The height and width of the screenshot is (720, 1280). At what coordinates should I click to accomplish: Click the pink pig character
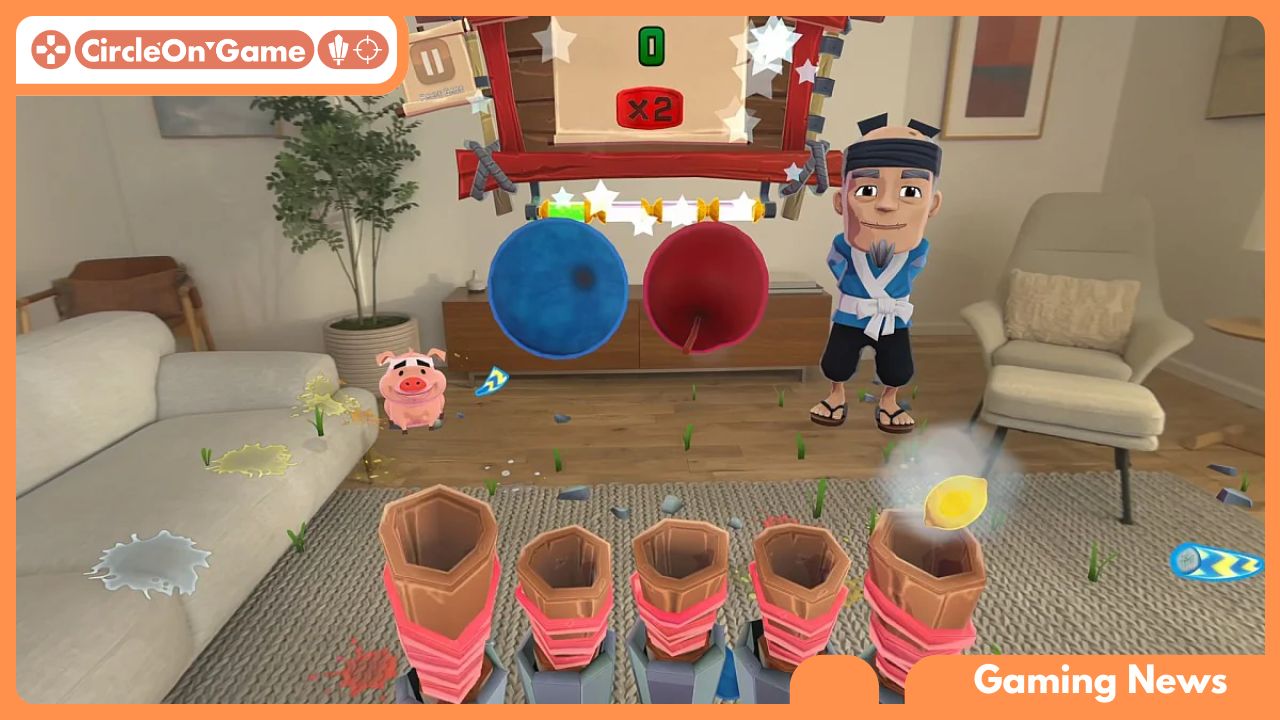coord(414,390)
